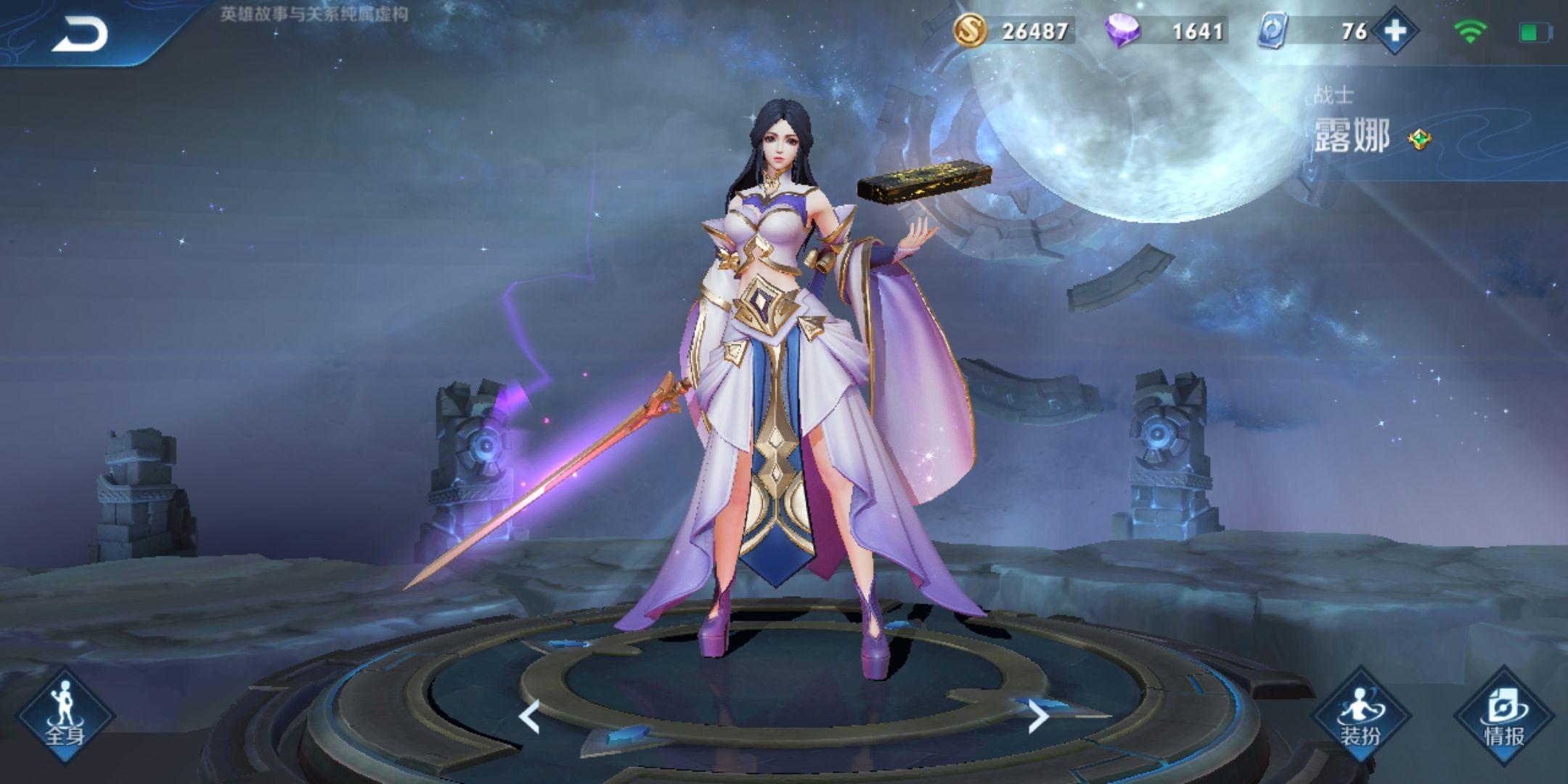This screenshot has width=1568, height=784.
Task: Click the purple diamond currency icon
Action: click(1122, 31)
